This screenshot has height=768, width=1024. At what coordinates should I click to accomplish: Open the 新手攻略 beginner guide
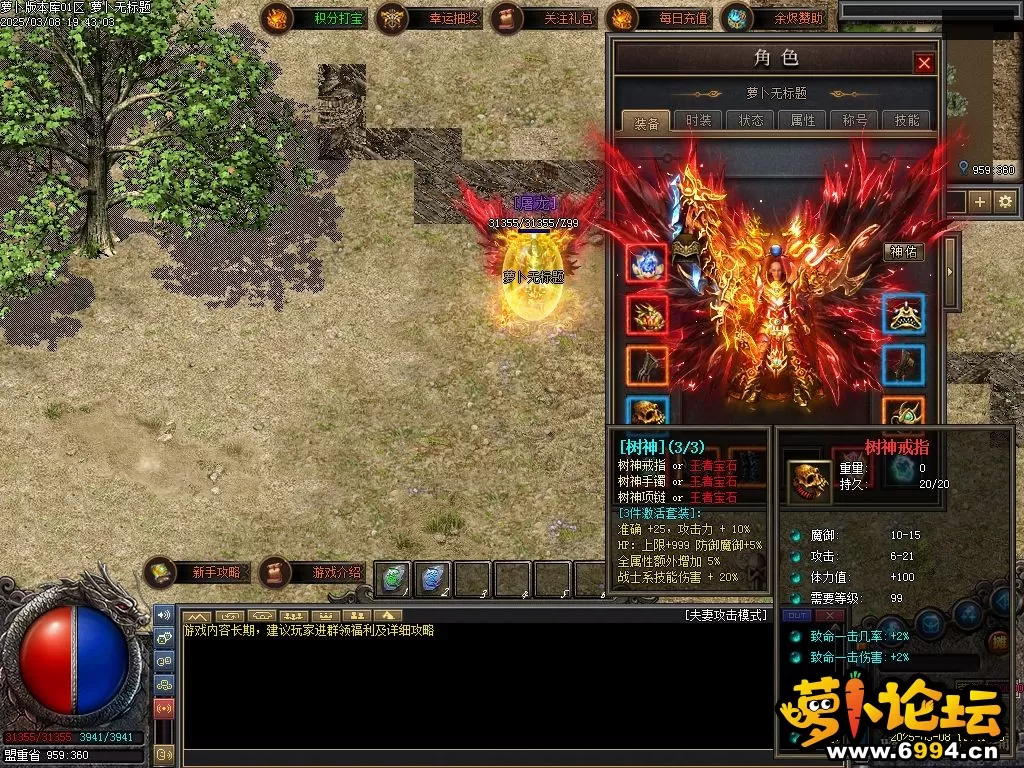coord(198,573)
